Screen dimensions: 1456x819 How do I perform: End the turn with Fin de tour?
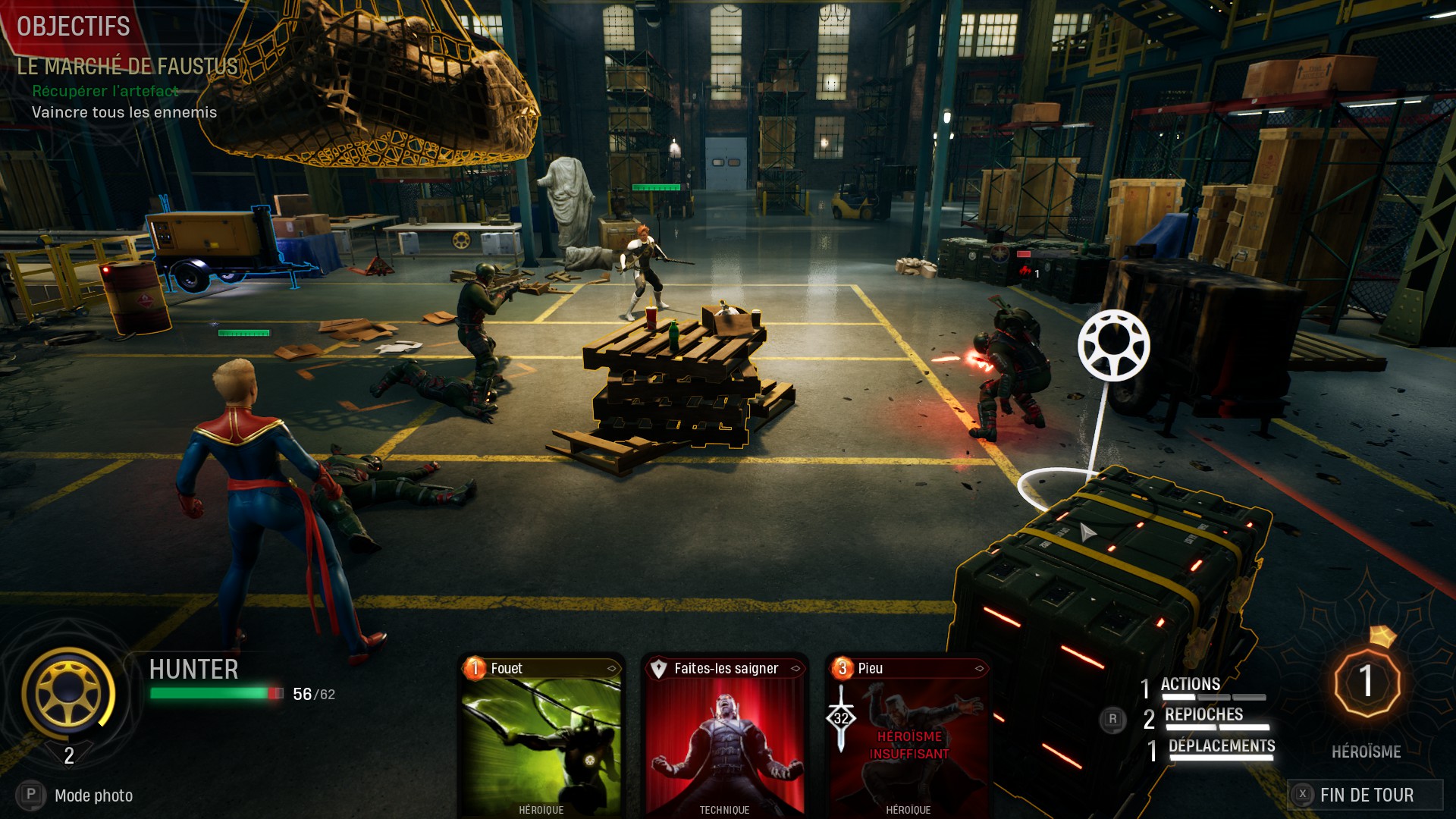click(x=1365, y=795)
